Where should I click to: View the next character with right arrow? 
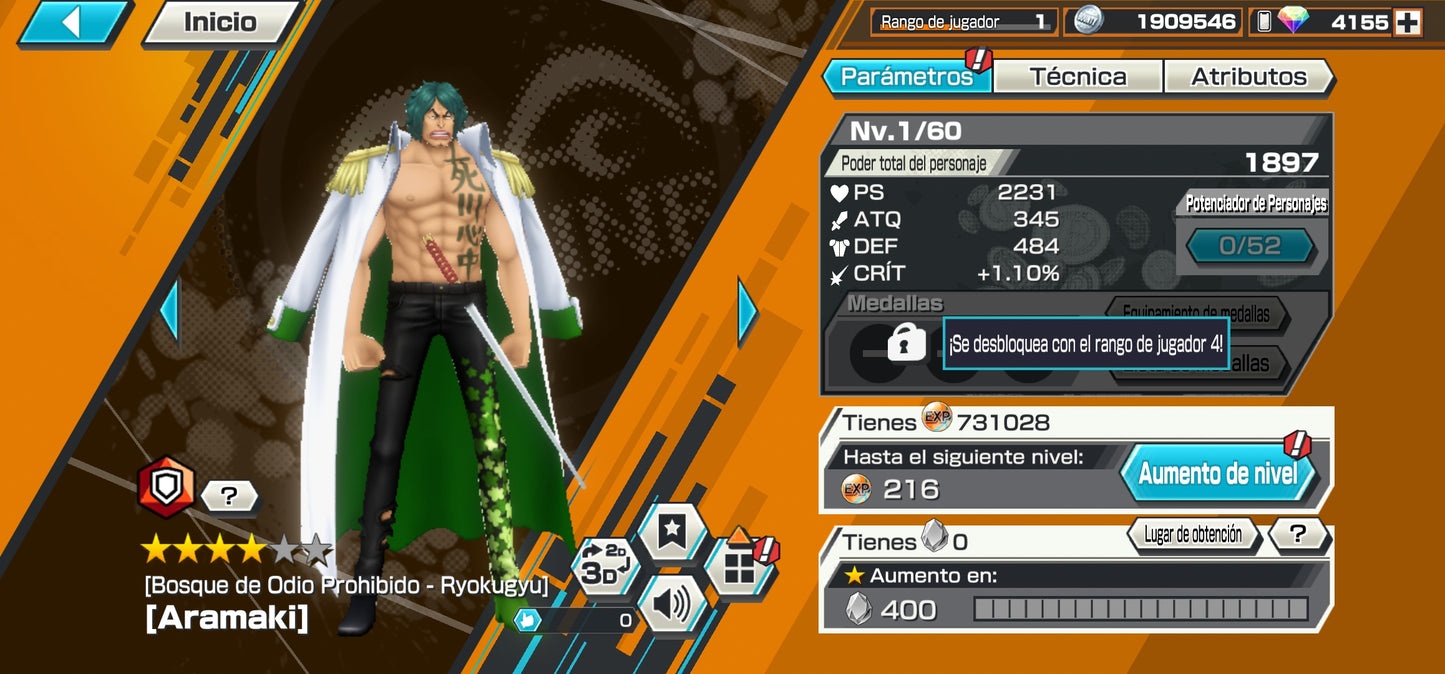tap(747, 311)
